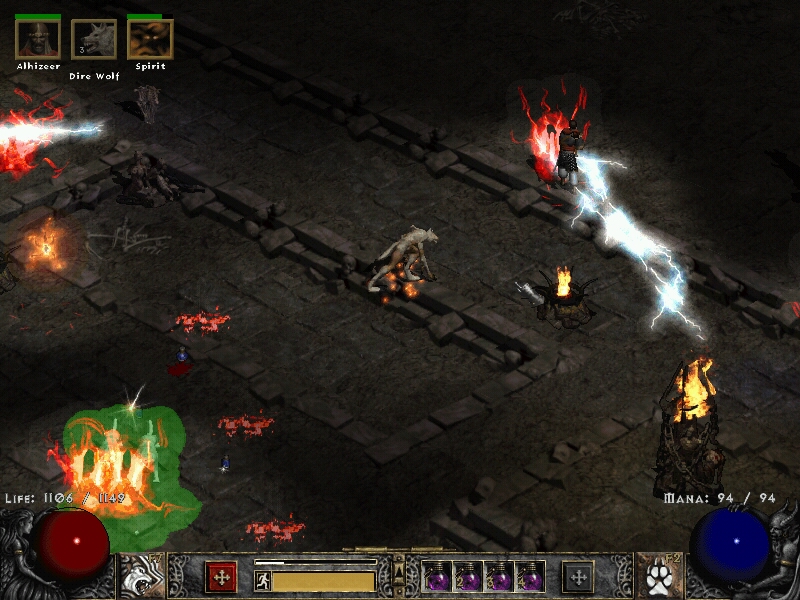Click the grey skill points button
The image size is (800, 600).
(x=578, y=577)
